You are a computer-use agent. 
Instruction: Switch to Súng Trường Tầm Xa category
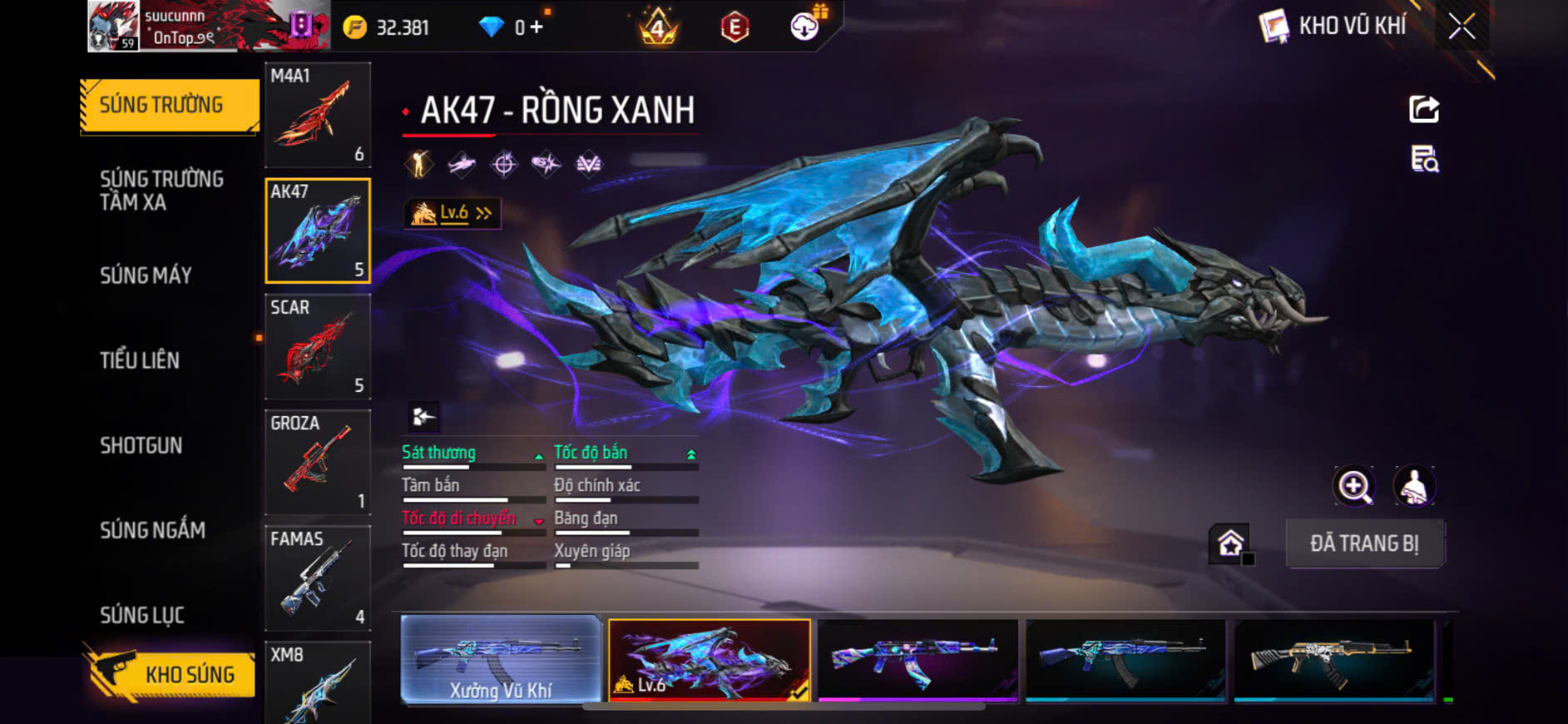162,191
